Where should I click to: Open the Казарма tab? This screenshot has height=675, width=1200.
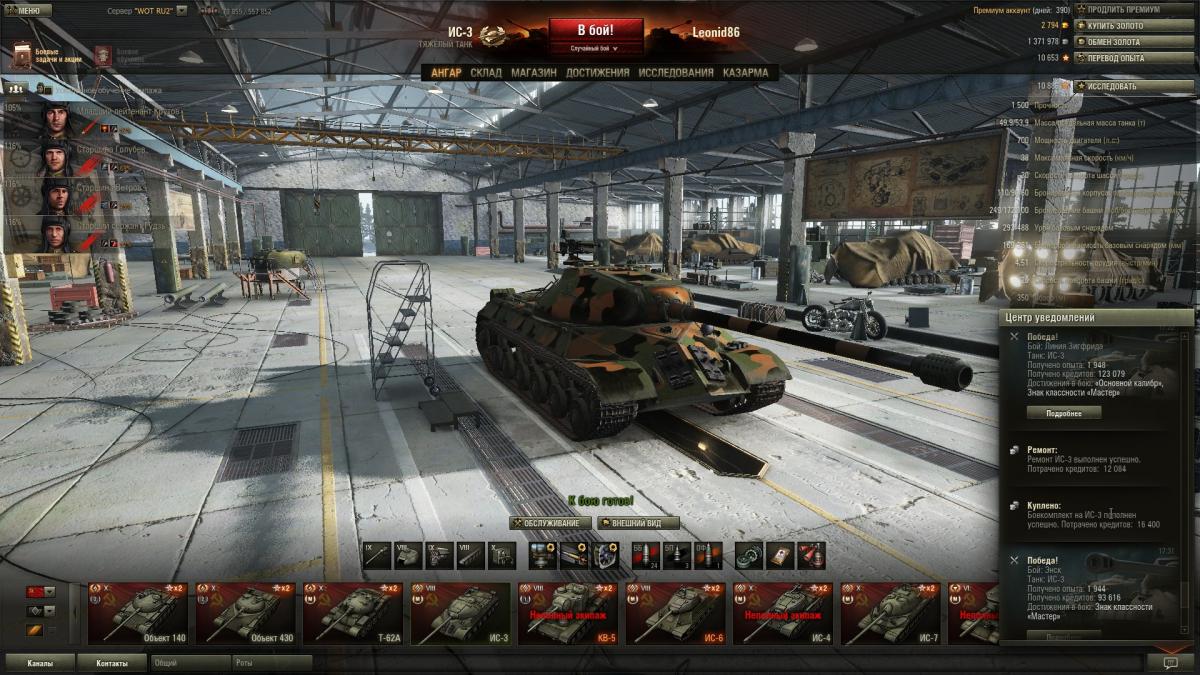click(745, 73)
